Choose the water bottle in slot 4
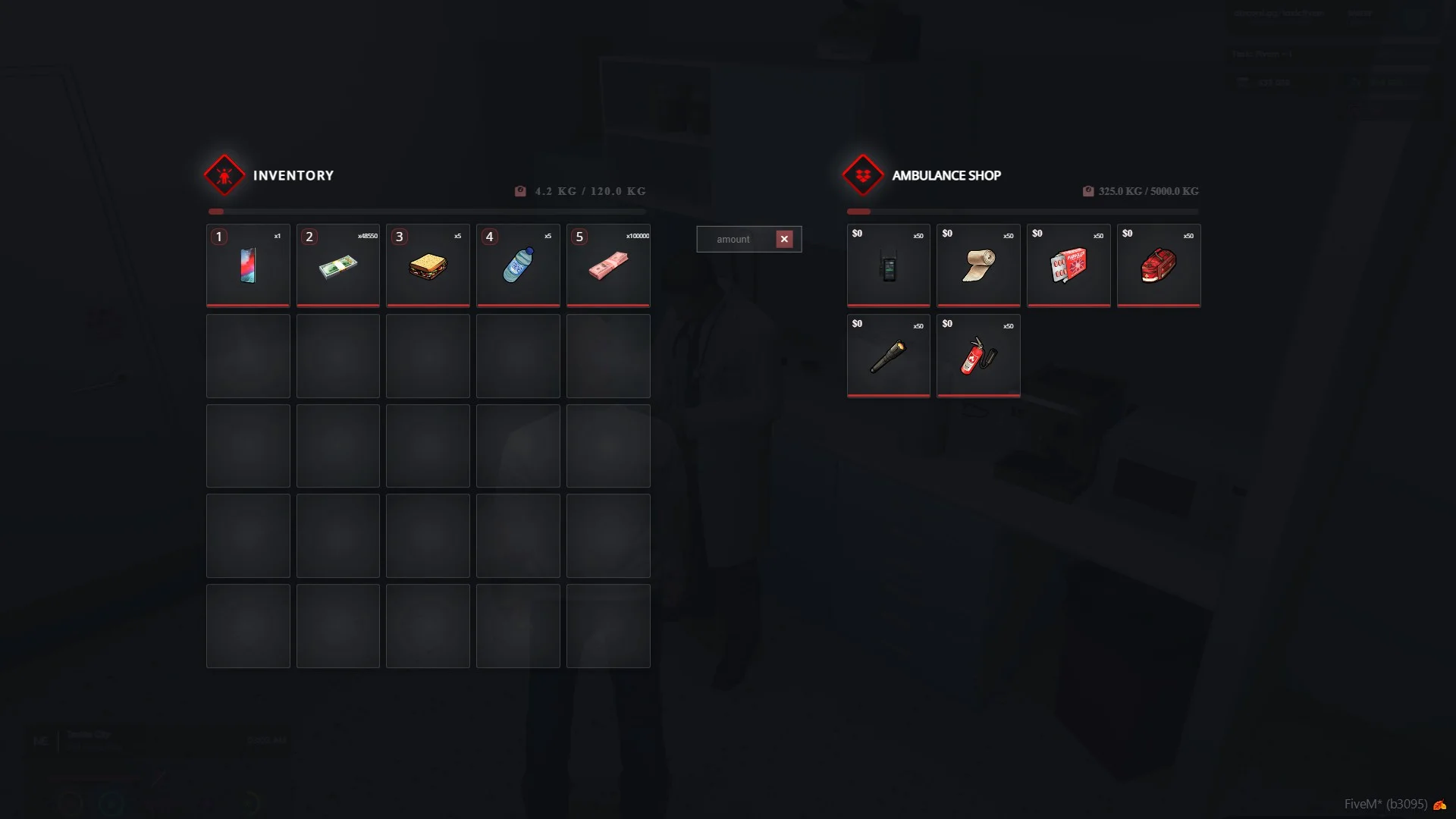Screen dimensions: 1456x819 click(x=518, y=266)
